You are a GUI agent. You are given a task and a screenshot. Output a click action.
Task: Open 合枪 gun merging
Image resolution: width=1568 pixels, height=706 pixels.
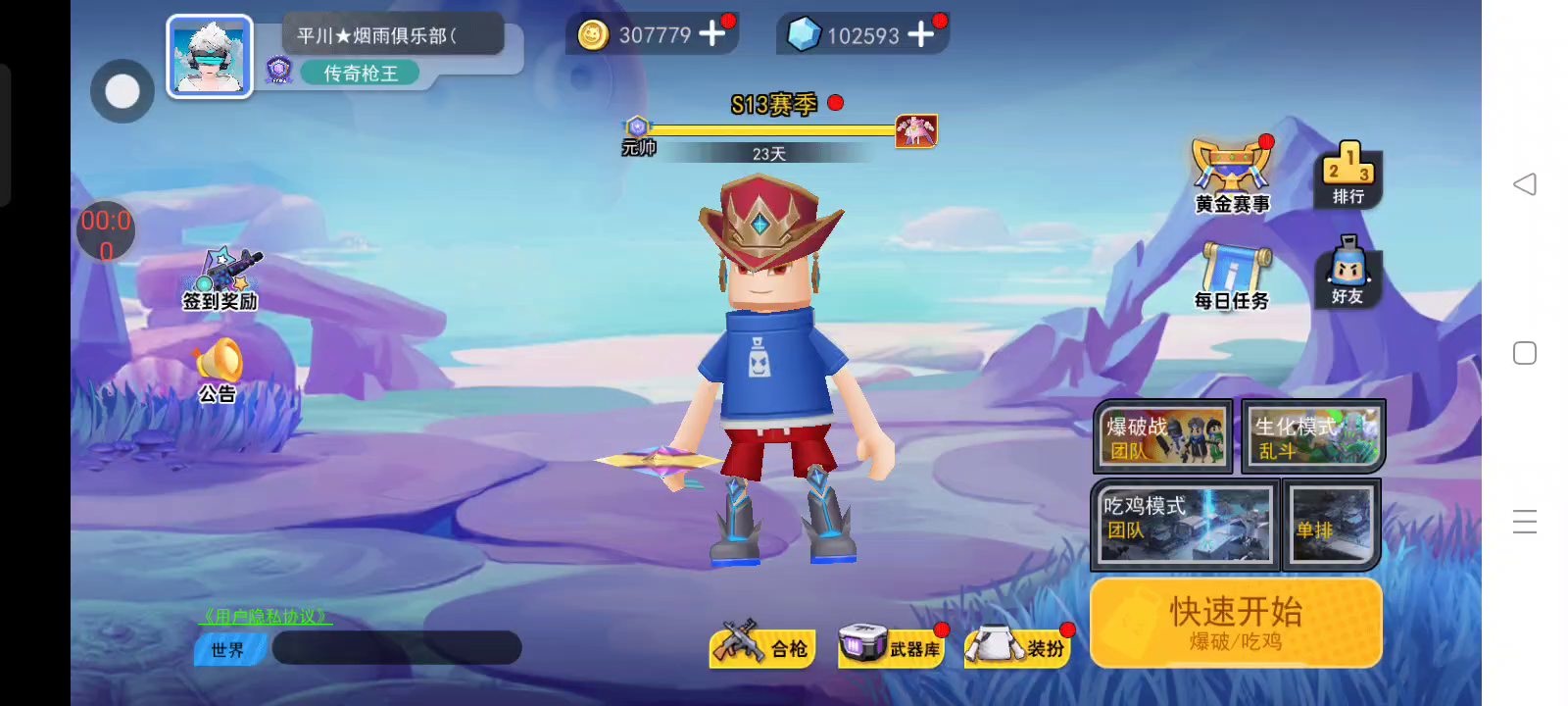[762, 645]
